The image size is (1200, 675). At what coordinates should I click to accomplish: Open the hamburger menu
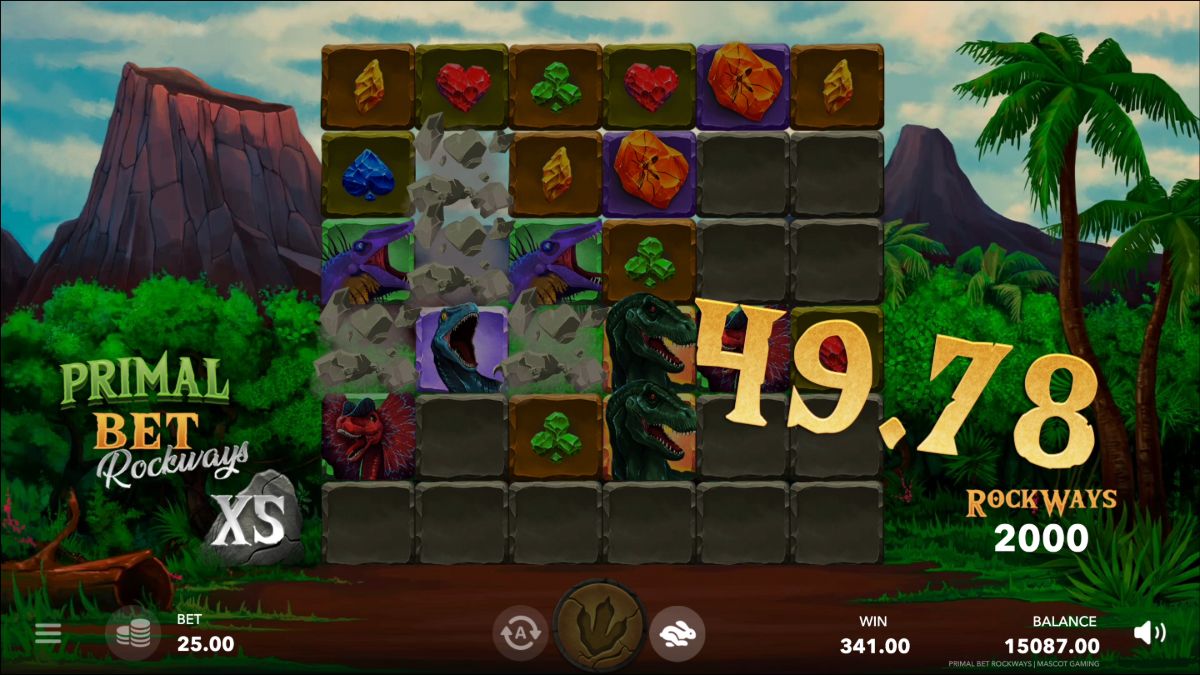(48, 633)
